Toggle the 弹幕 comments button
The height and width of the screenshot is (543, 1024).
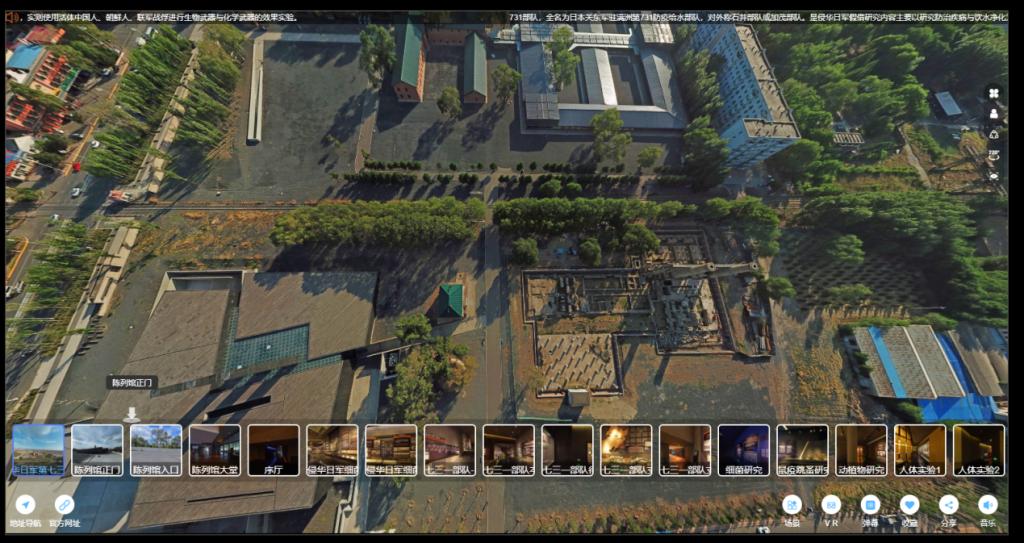click(x=870, y=505)
